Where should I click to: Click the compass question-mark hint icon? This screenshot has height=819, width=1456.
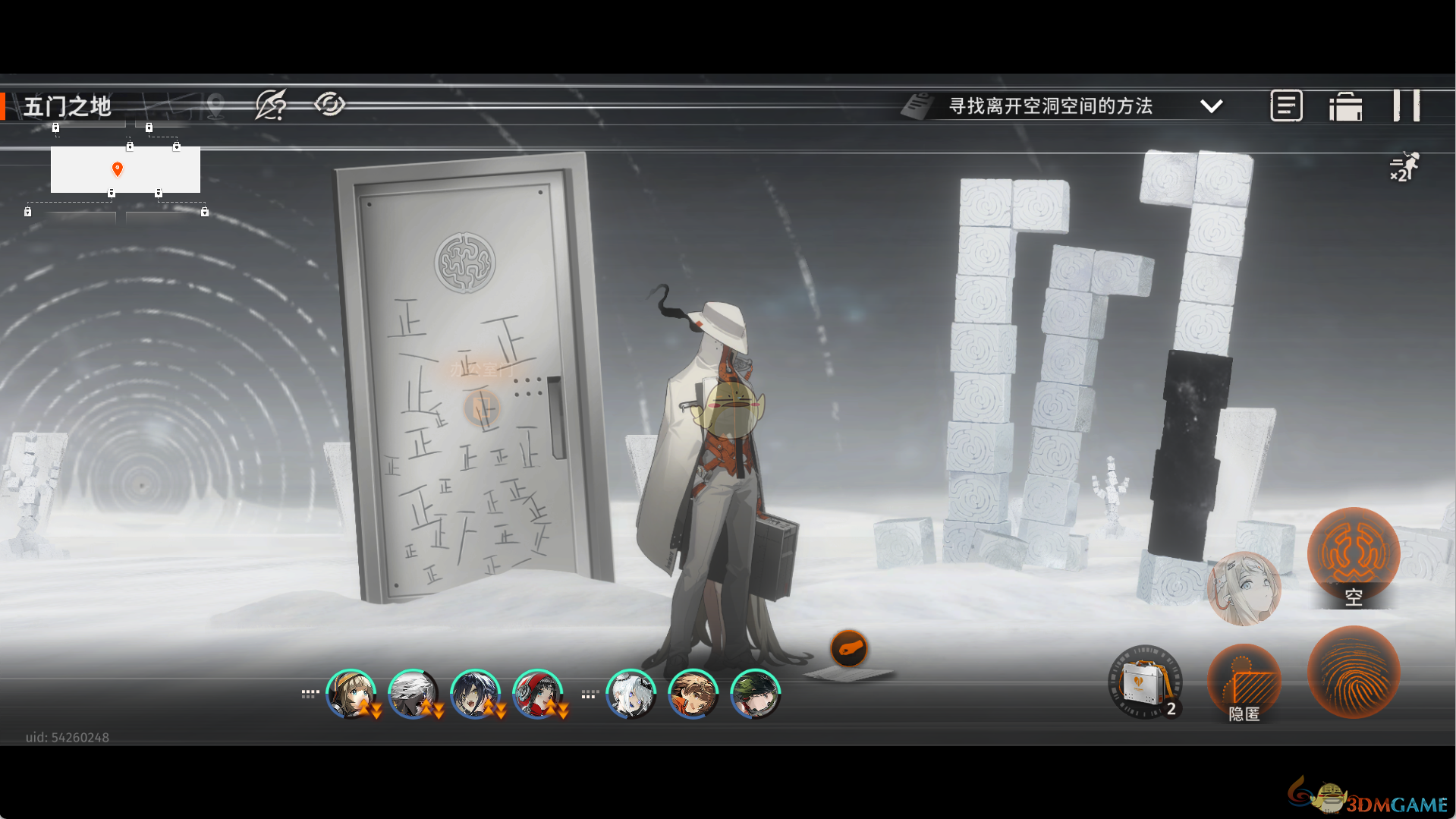click(x=271, y=105)
